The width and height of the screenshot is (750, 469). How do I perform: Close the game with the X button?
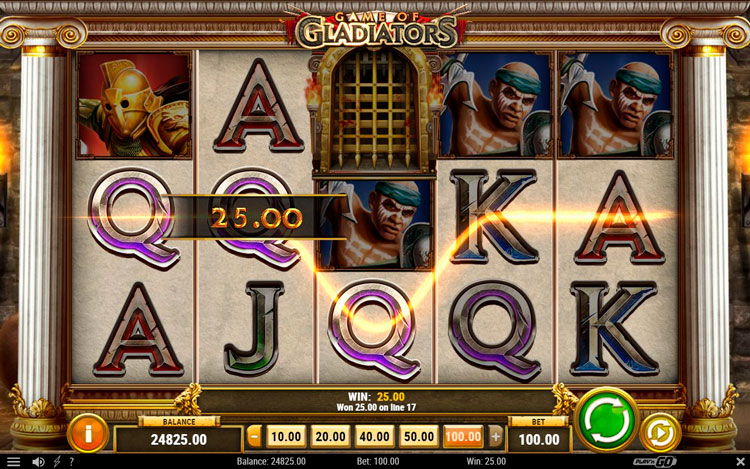[740, 461]
